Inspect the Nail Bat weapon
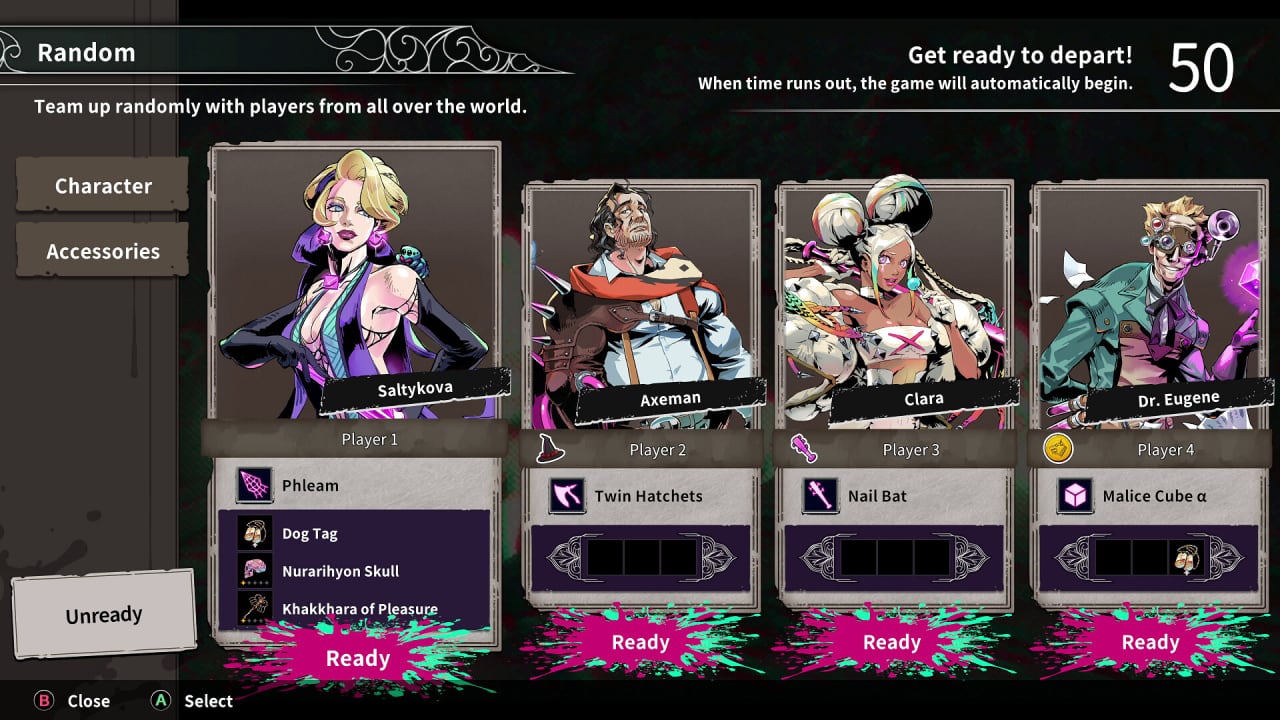This screenshot has width=1280, height=720. [877, 496]
